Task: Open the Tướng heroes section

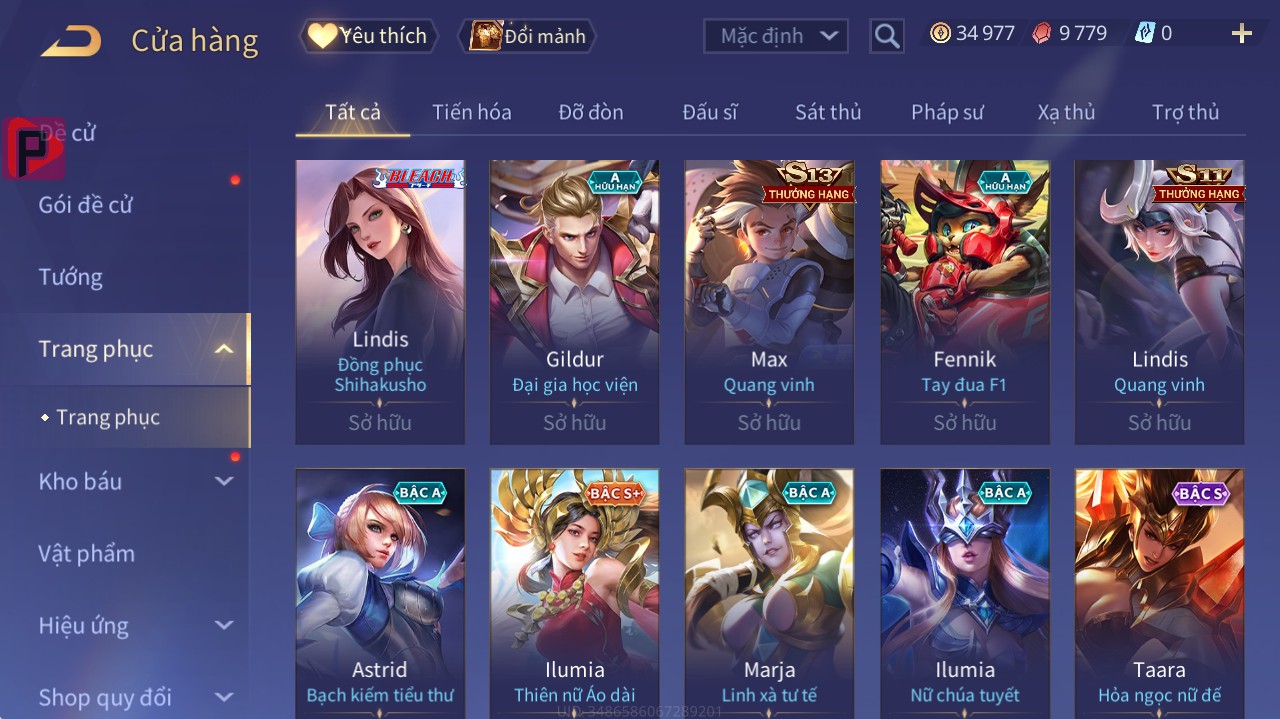Action: tap(70, 277)
